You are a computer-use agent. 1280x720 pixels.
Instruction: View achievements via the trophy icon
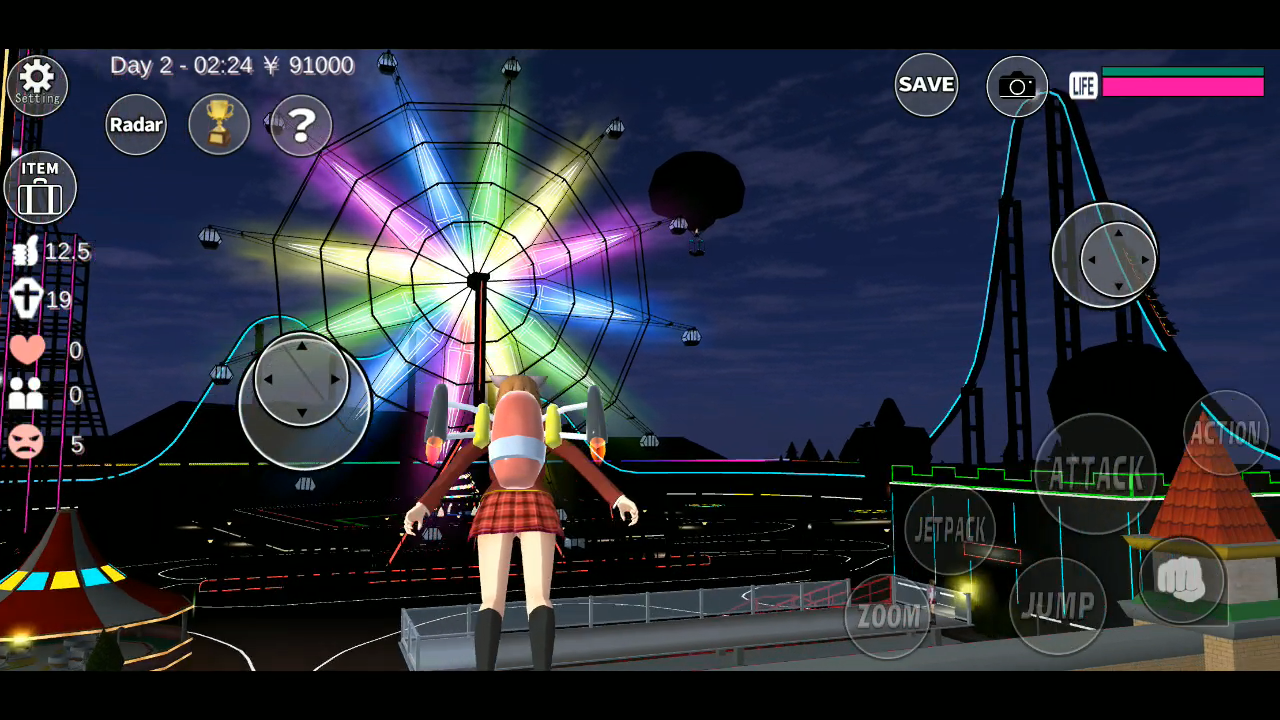[218, 123]
